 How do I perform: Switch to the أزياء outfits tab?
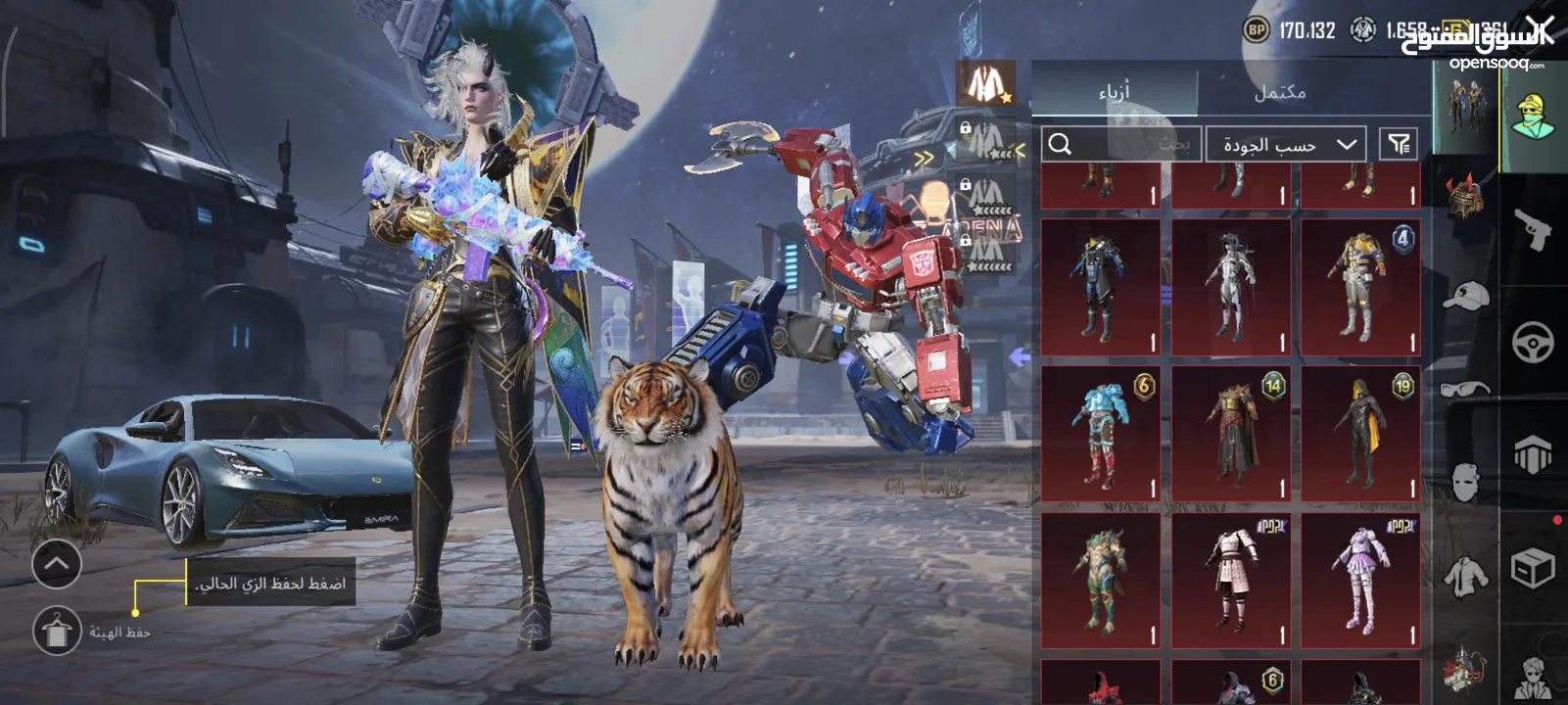[x=1114, y=92]
